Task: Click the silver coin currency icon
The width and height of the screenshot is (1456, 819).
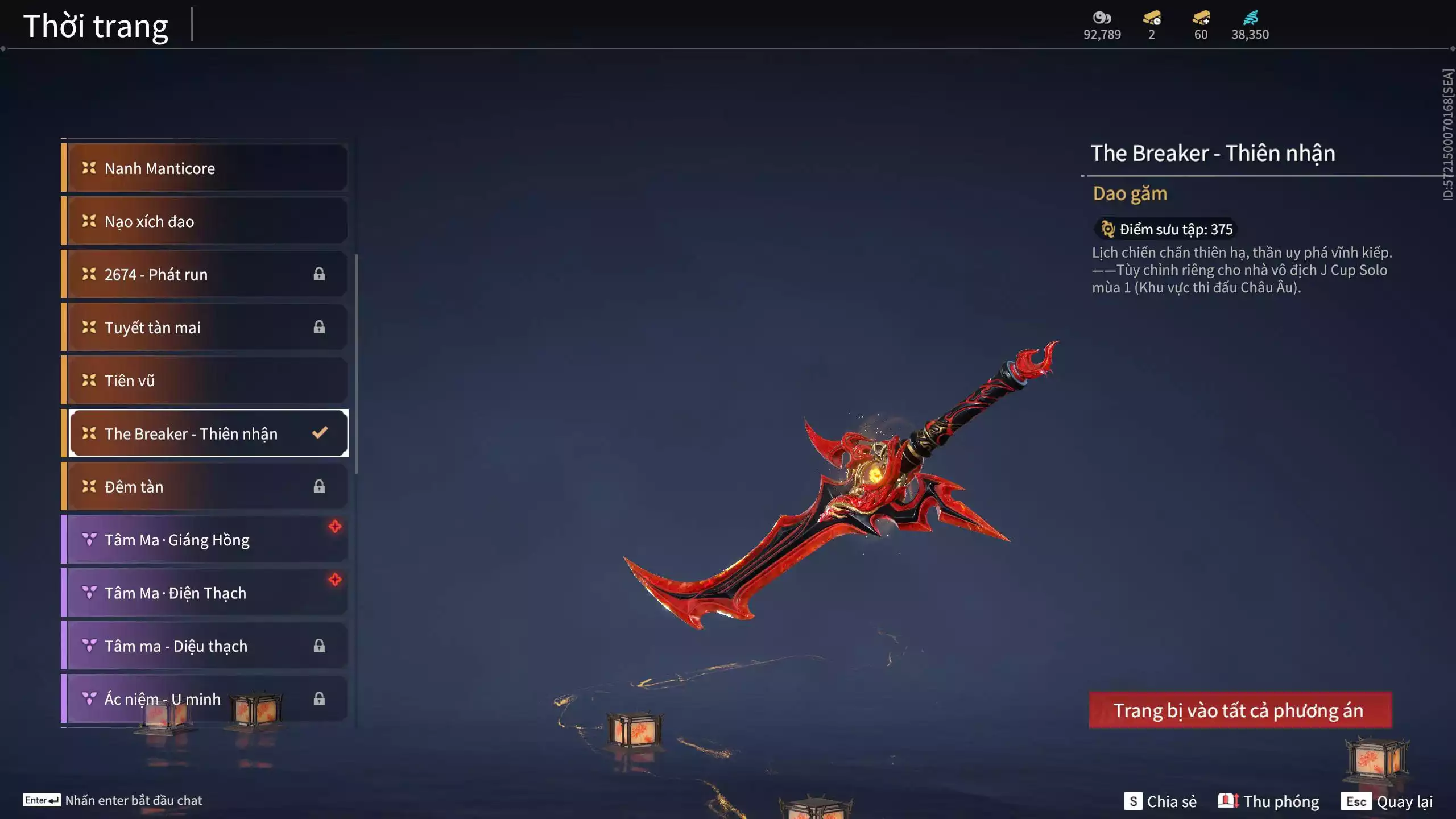Action: tap(1102, 18)
